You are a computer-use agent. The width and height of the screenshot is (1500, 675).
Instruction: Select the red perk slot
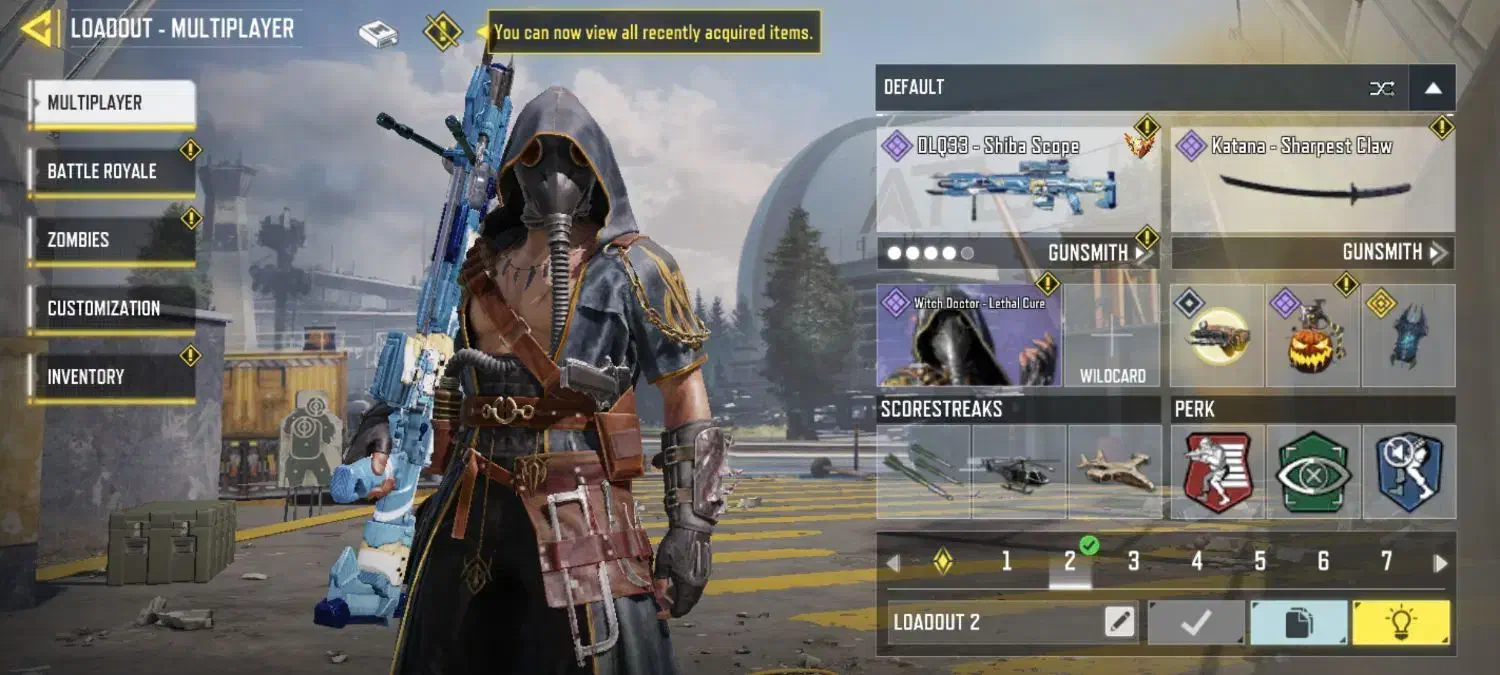(x=1218, y=472)
